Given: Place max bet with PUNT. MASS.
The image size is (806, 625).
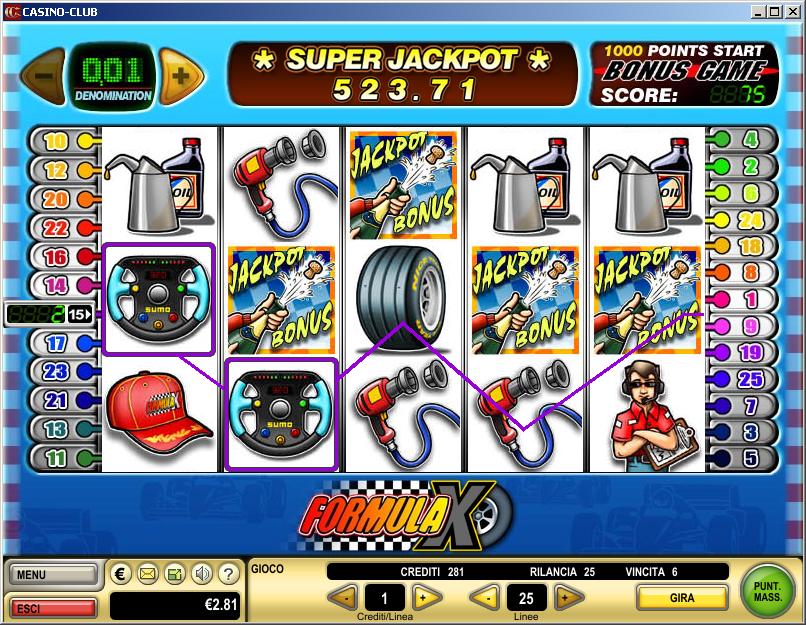Looking at the screenshot, I should (x=768, y=592).
